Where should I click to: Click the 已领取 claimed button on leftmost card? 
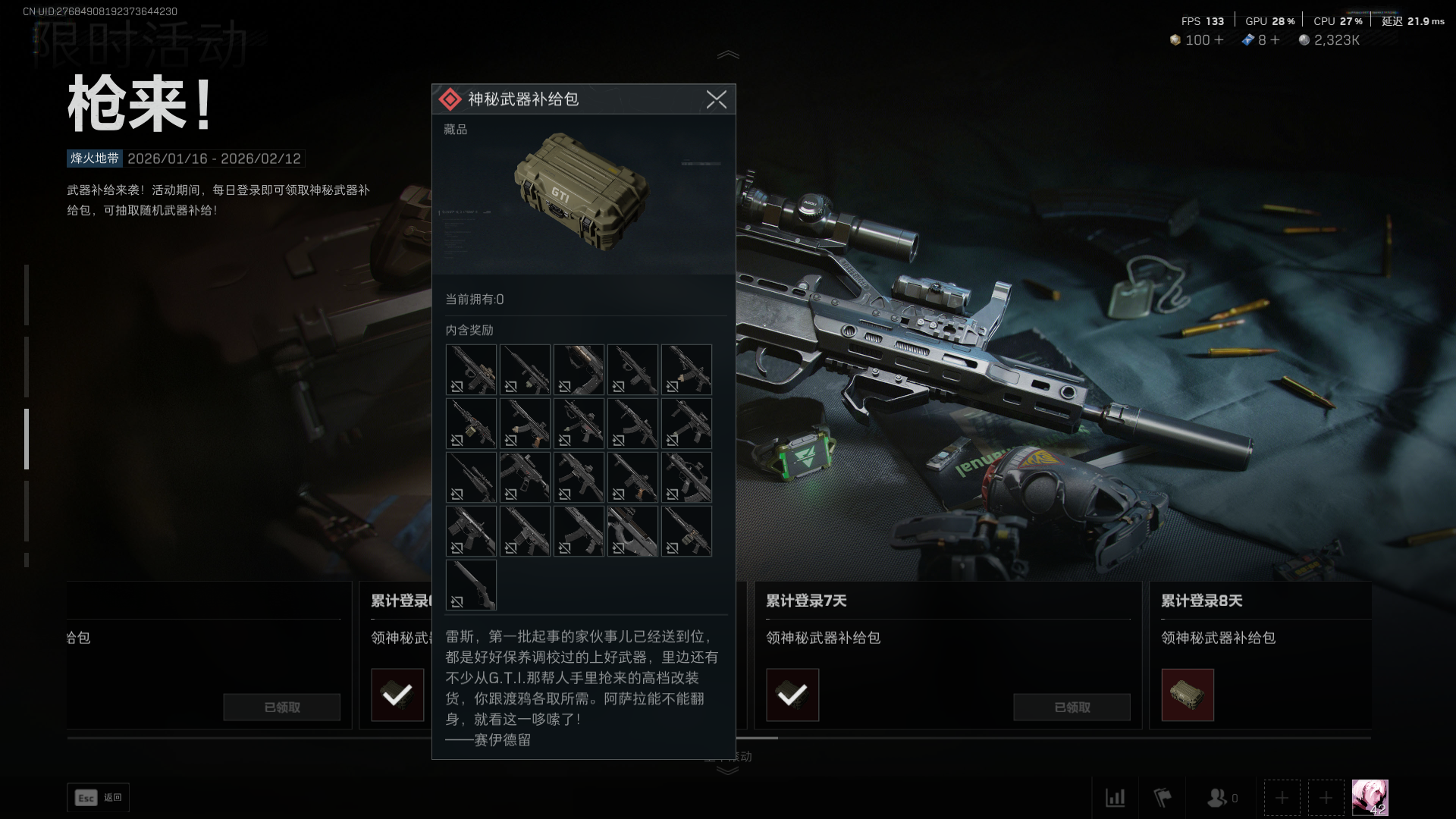(281, 707)
